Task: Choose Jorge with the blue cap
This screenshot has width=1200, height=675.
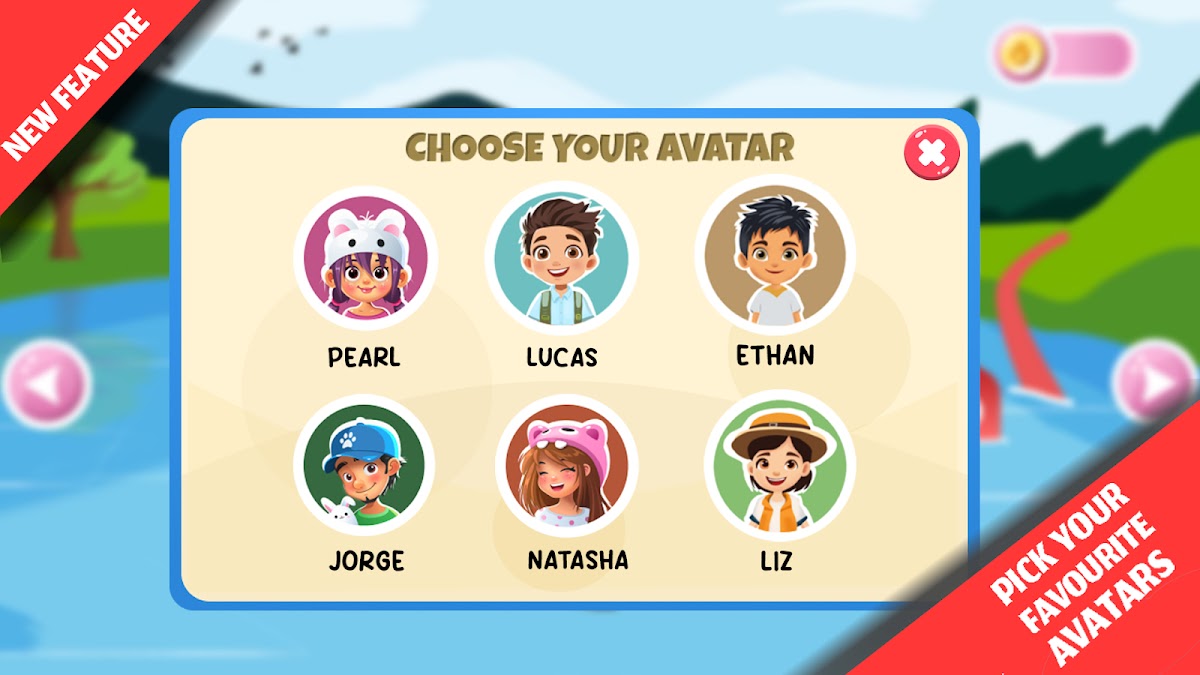Action: [x=363, y=465]
